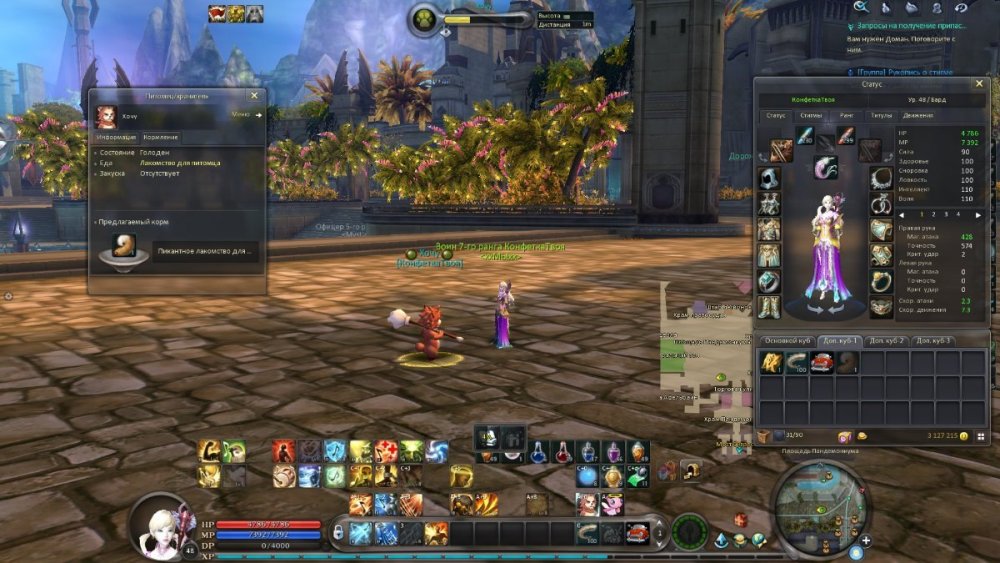Open the Стигмы tab
Screen dimensions: 1000x563
(x=811, y=116)
